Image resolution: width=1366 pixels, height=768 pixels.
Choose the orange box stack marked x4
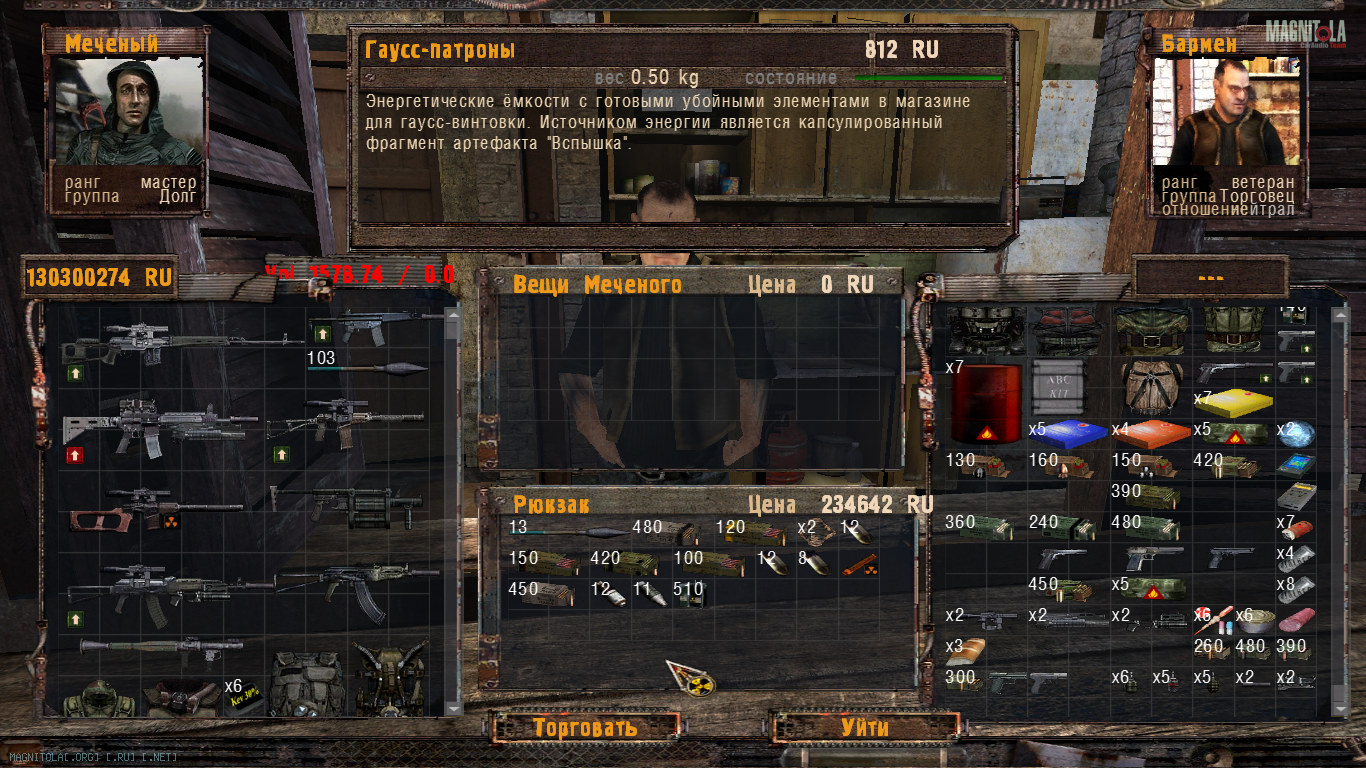[x=1151, y=432]
